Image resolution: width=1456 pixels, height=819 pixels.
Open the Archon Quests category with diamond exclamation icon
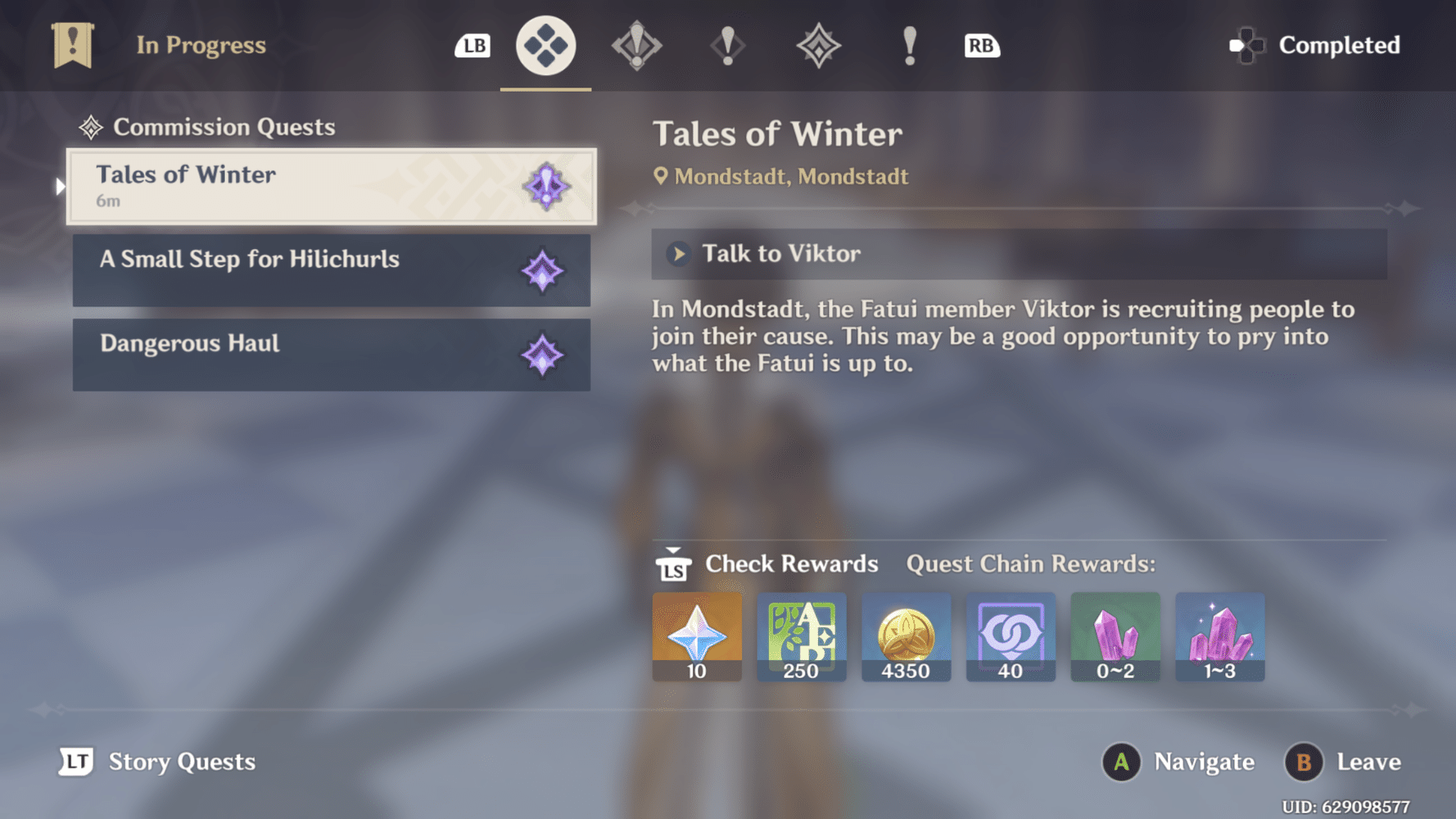click(636, 47)
